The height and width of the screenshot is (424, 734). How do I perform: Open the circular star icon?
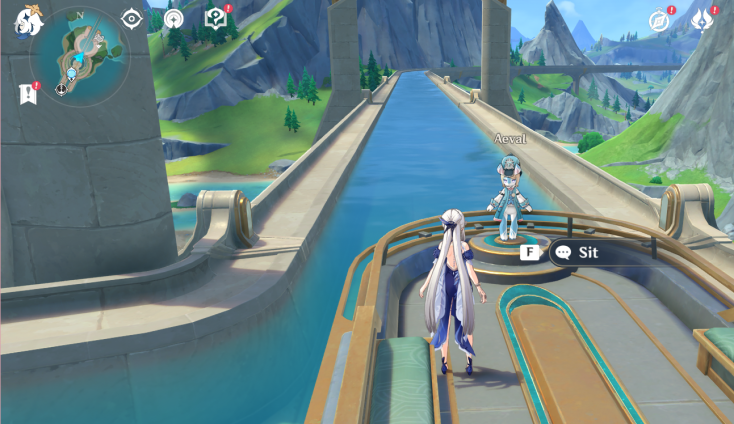click(173, 19)
